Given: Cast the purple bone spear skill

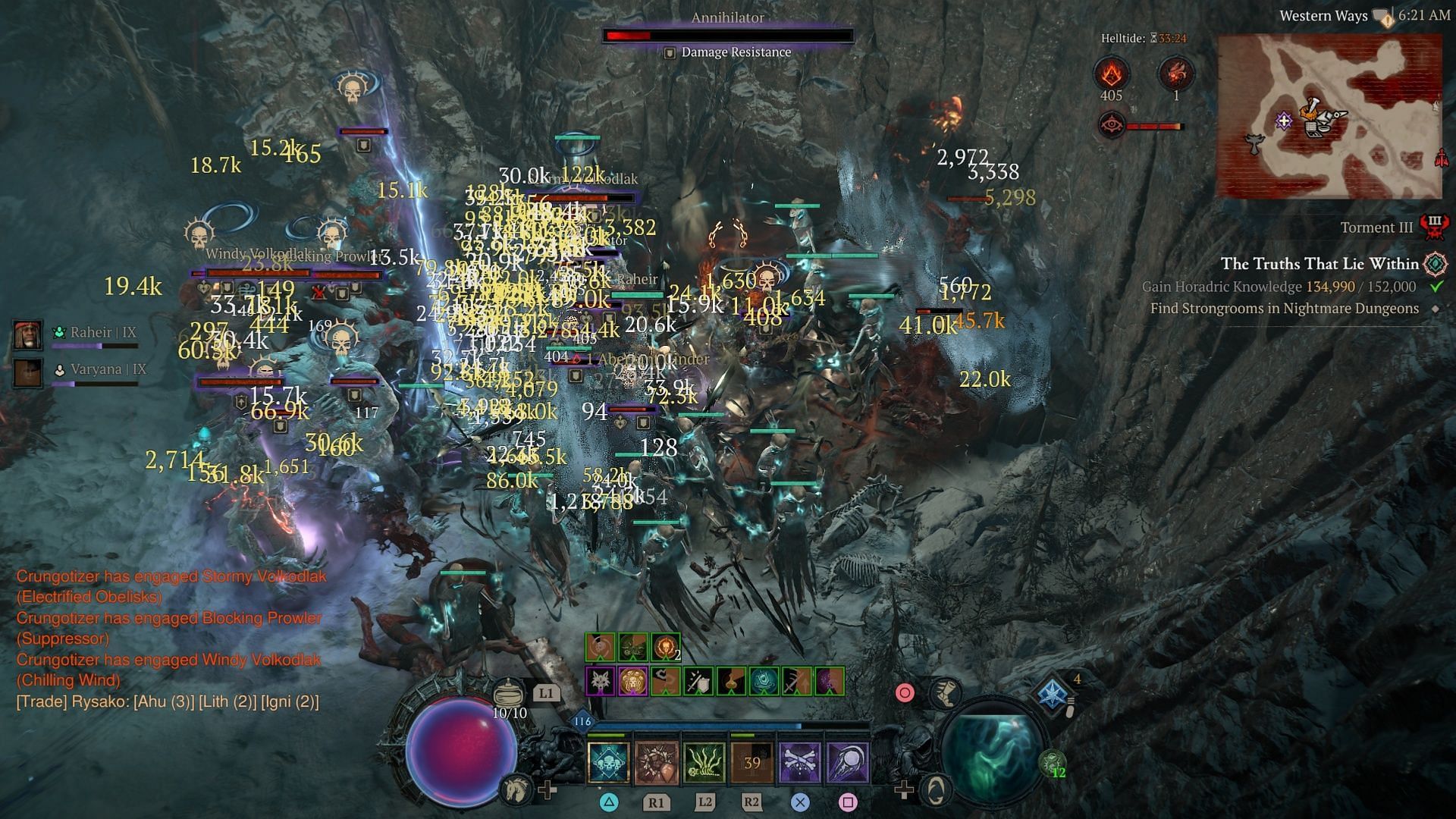Looking at the screenshot, I should coord(847,762).
